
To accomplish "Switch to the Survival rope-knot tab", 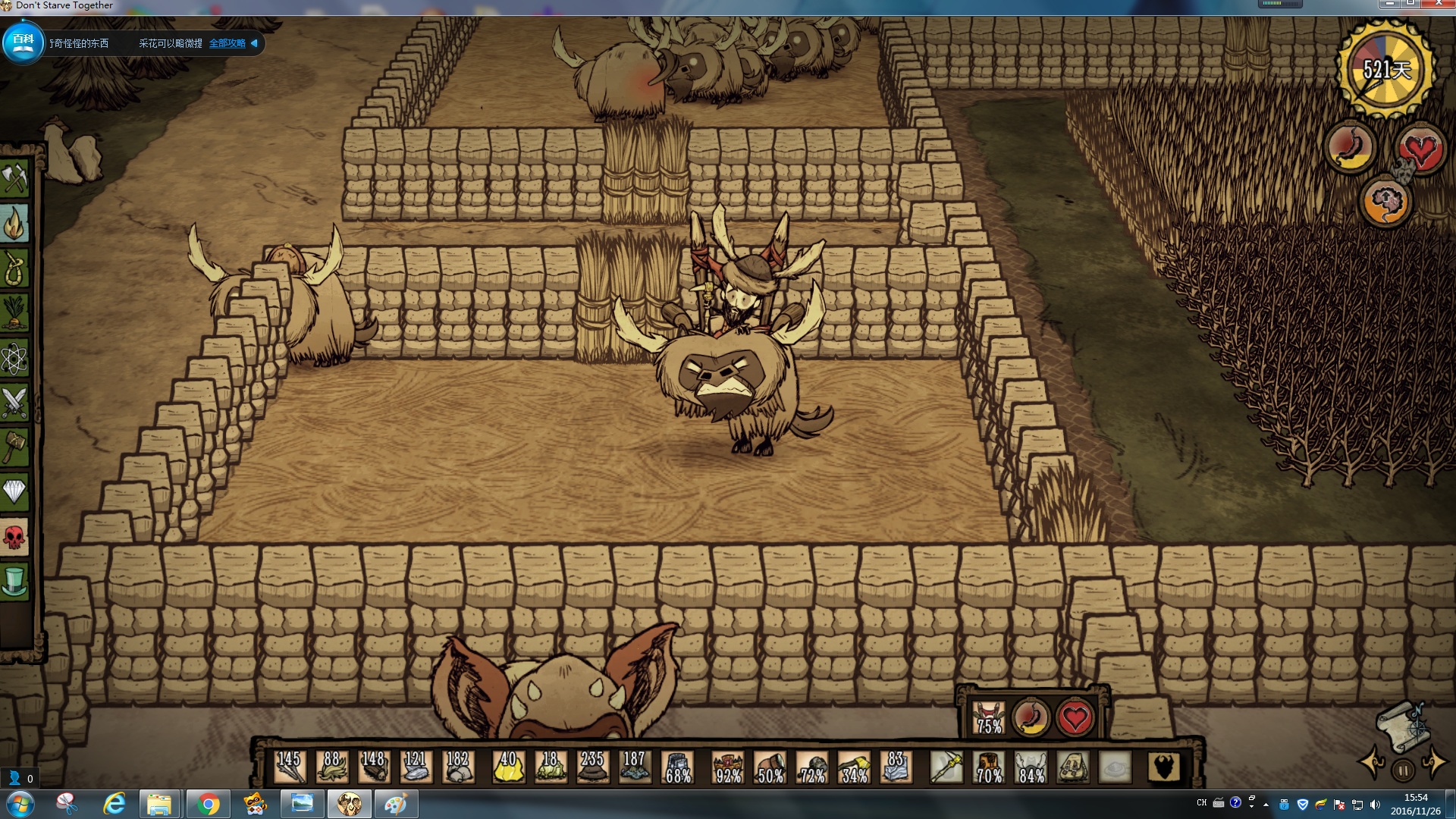I will click(14, 268).
